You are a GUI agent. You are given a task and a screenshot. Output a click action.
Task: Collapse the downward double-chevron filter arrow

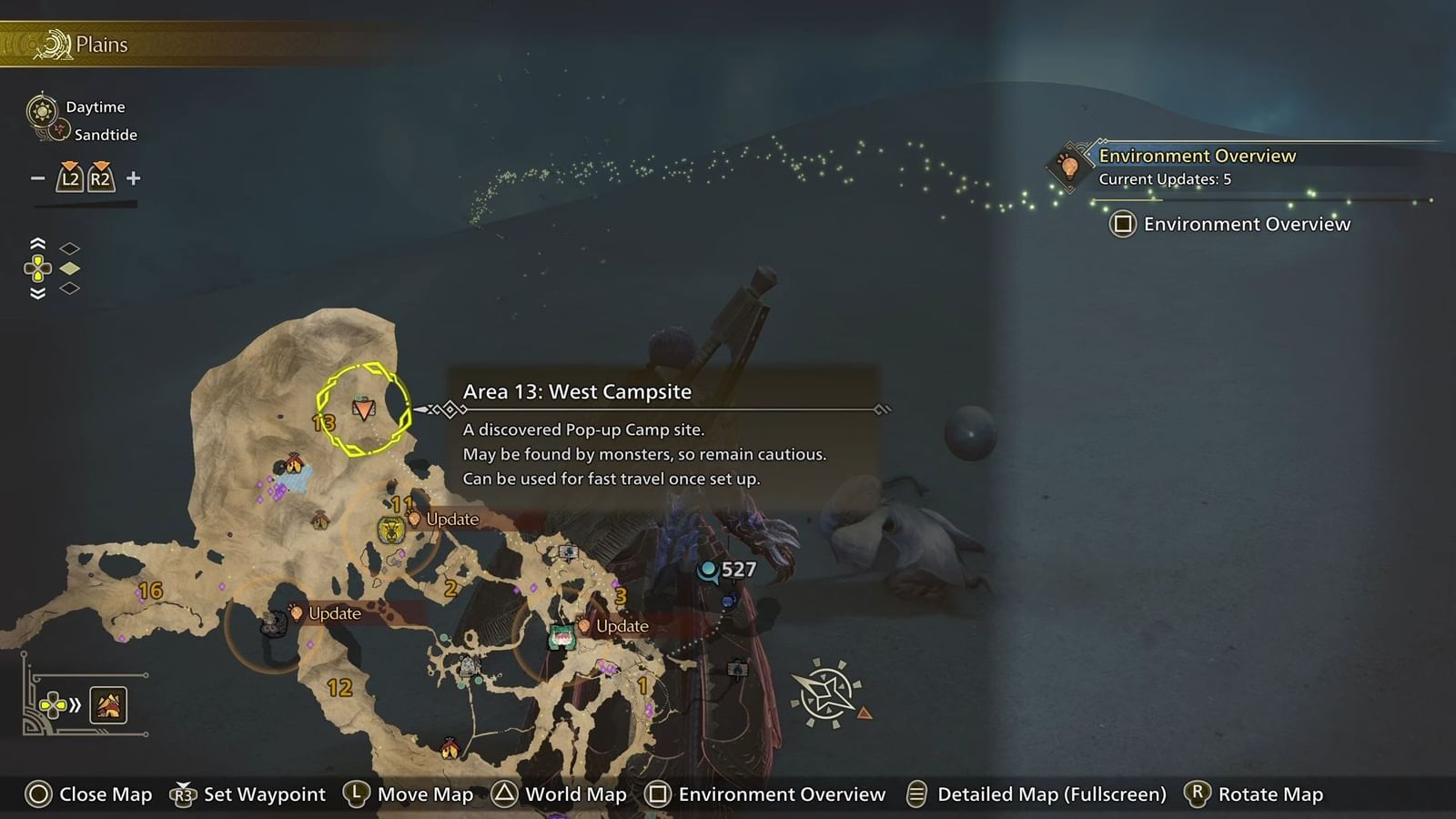(x=37, y=289)
